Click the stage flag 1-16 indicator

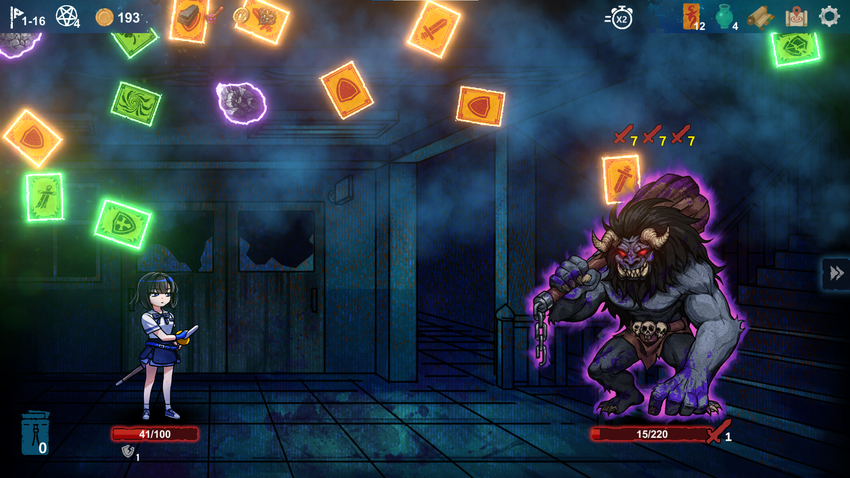[27, 17]
